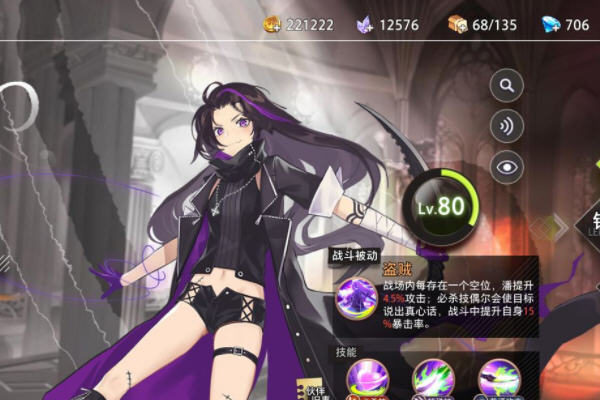Open the treasure chest stamina icon

457,24
